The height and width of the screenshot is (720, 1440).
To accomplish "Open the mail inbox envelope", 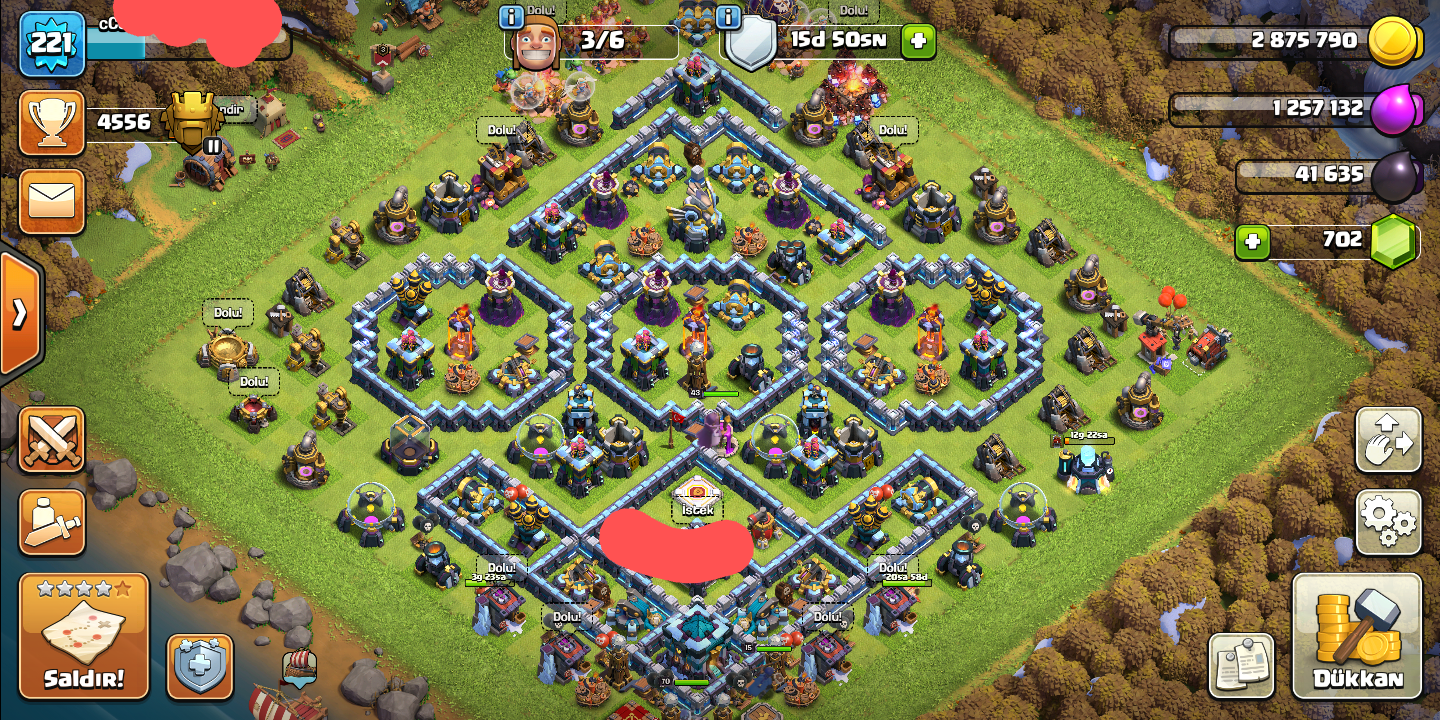I will [51, 201].
